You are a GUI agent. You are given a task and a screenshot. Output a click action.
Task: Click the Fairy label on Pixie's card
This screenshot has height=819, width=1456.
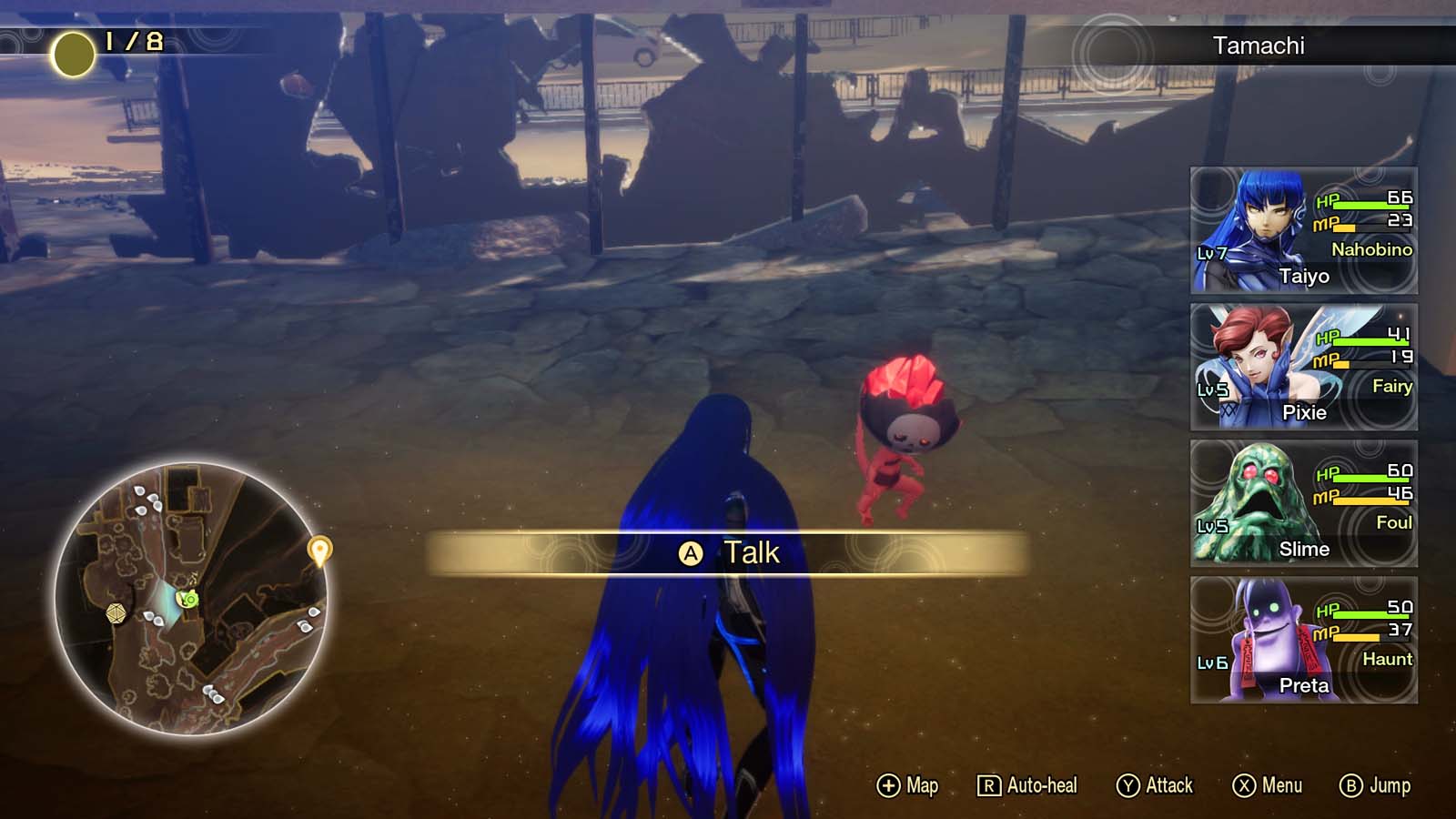tap(1391, 386)
